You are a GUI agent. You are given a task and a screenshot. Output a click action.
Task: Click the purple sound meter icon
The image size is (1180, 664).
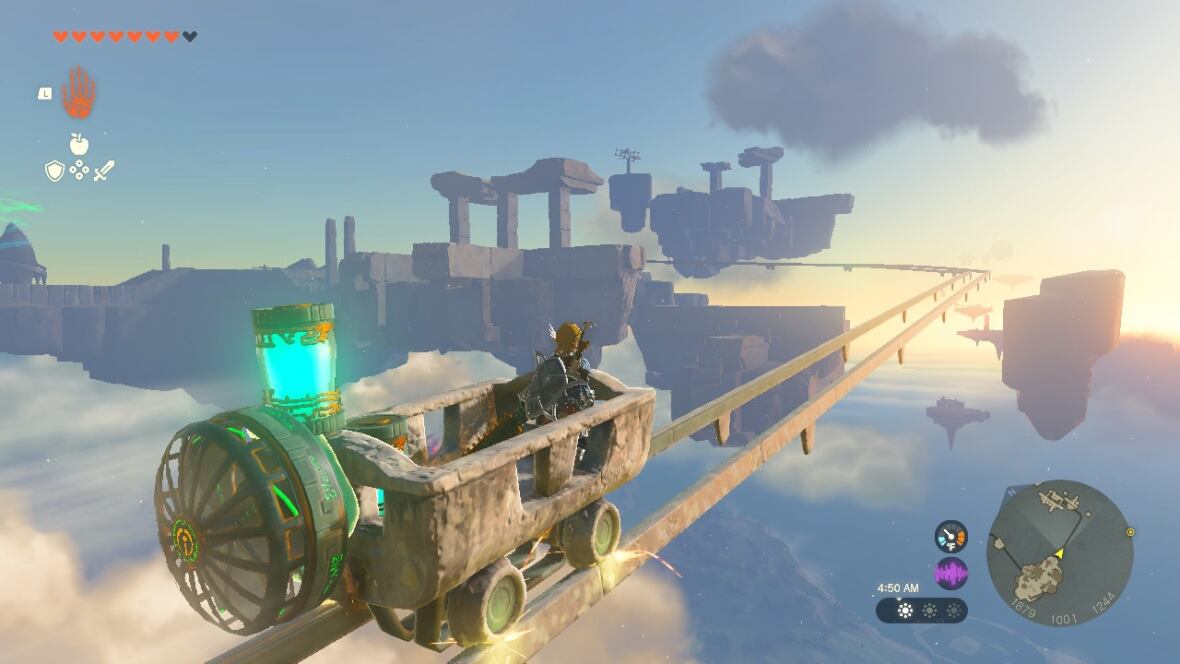tap(951, 574)
